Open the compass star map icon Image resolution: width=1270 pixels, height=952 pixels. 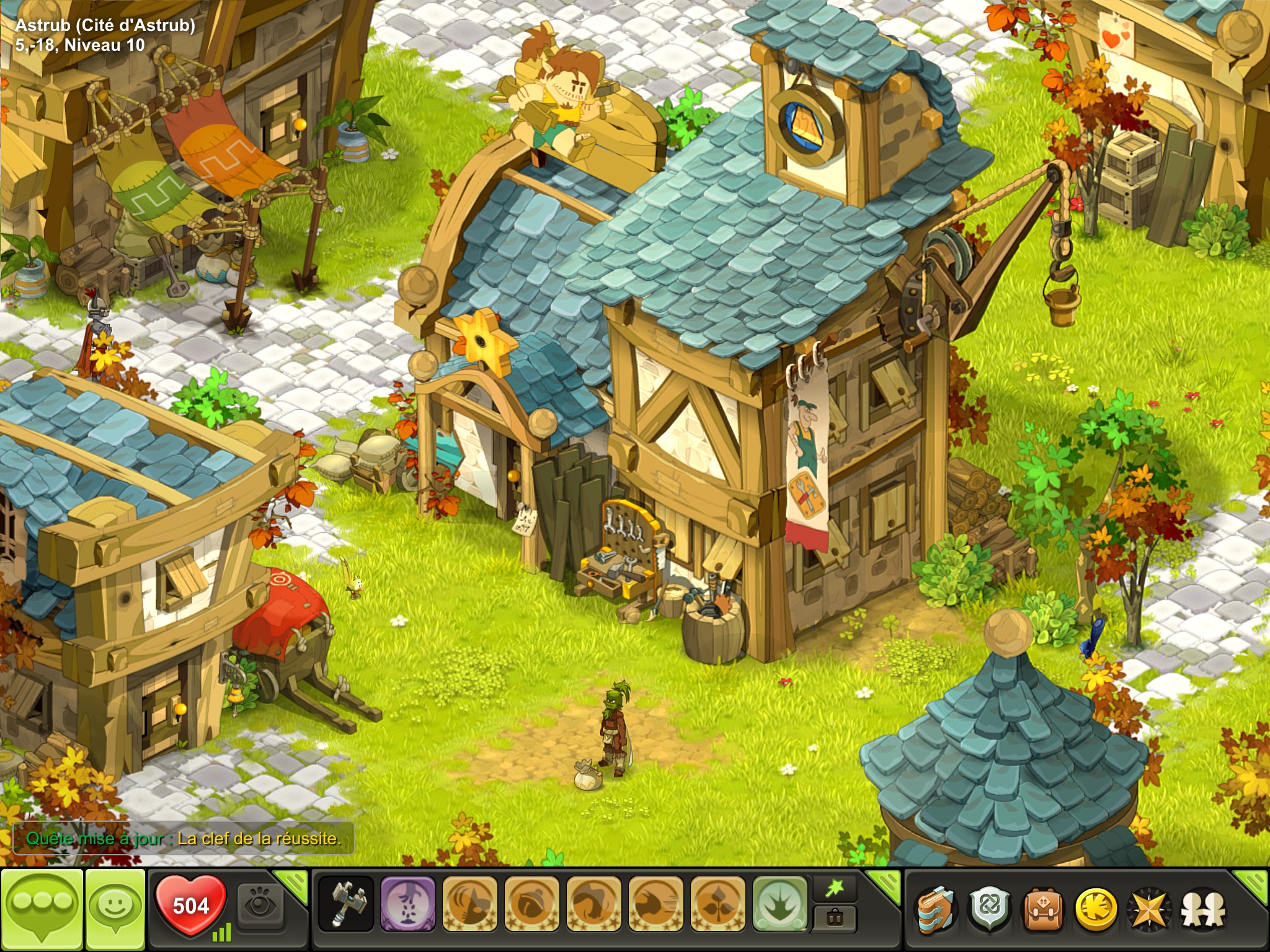tap(1149, 909)
